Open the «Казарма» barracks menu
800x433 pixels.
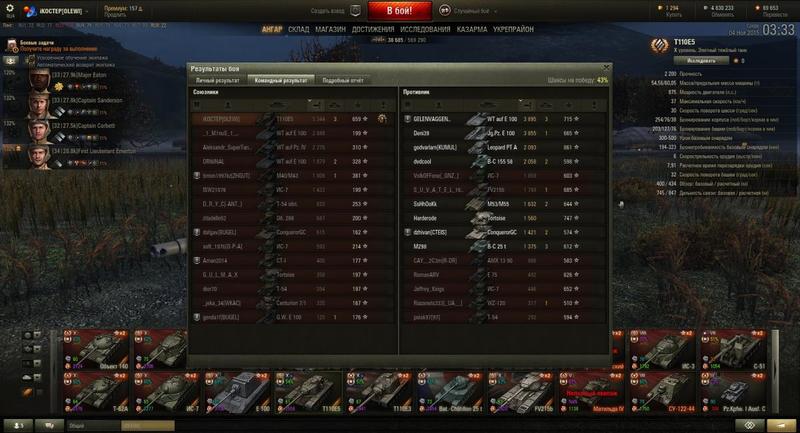[473, 29]
